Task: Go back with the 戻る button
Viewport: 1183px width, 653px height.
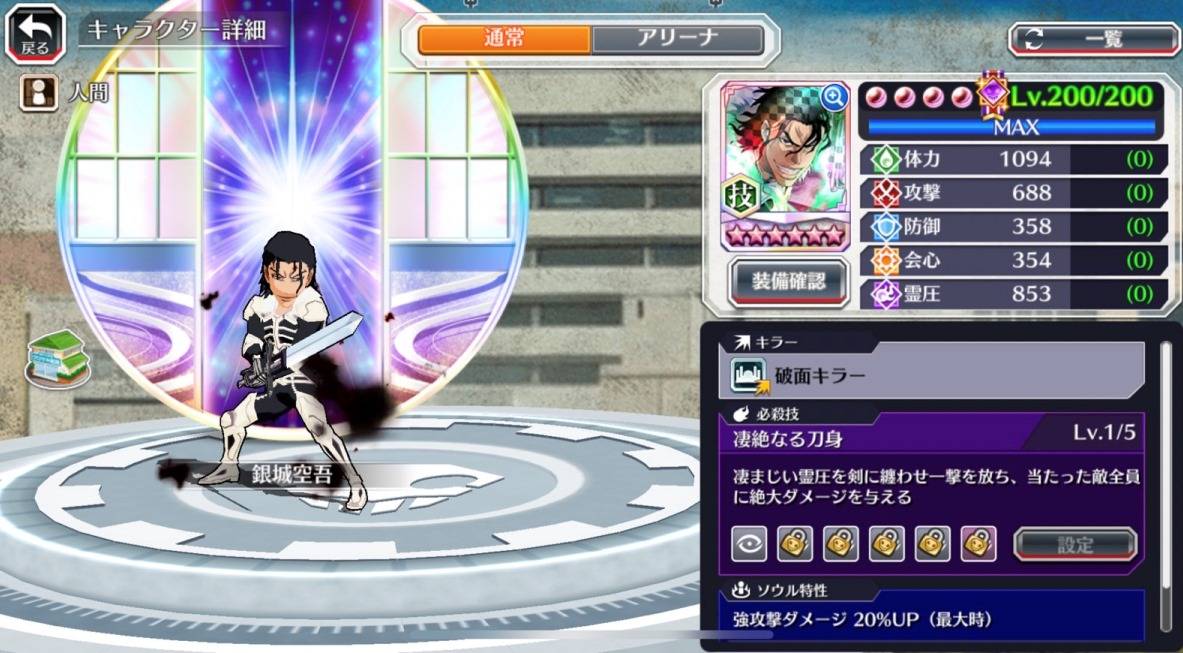Action: pyautogui.click(x=35, y=33)
